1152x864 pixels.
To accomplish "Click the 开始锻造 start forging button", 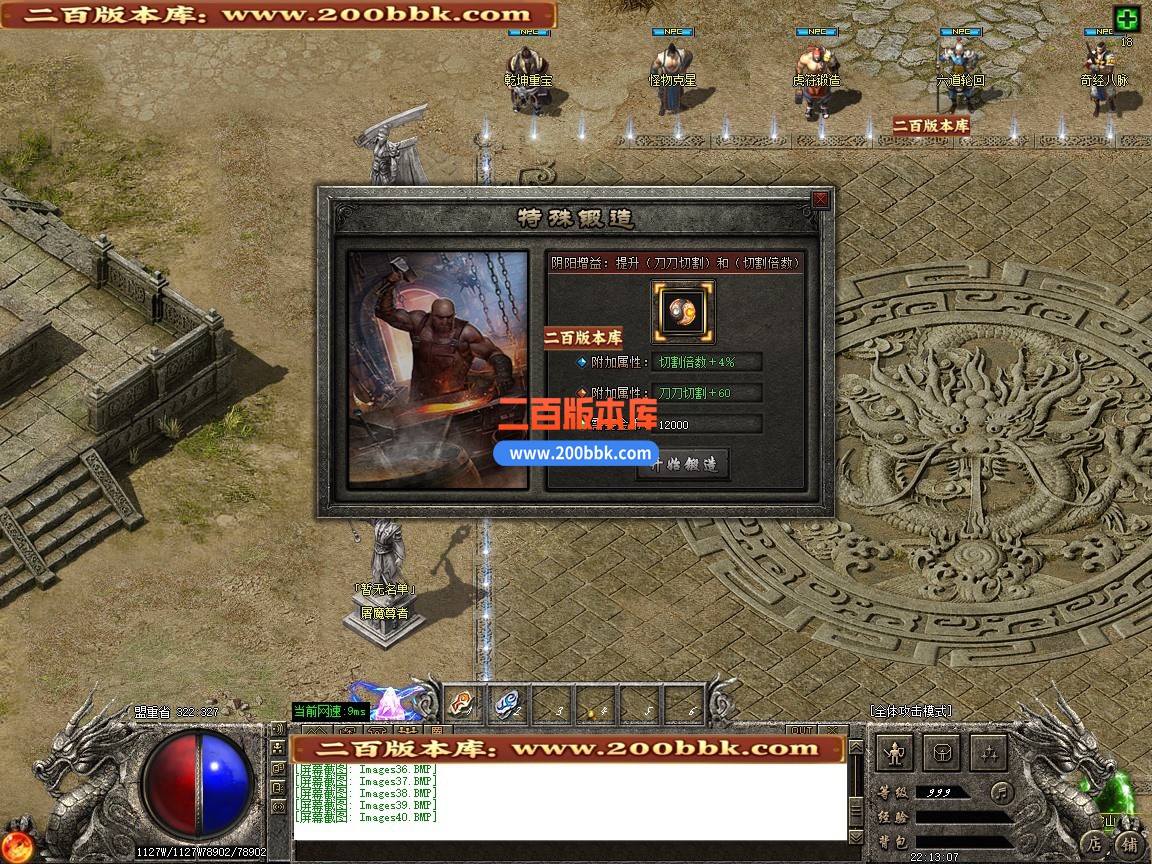I will point(684,465).
